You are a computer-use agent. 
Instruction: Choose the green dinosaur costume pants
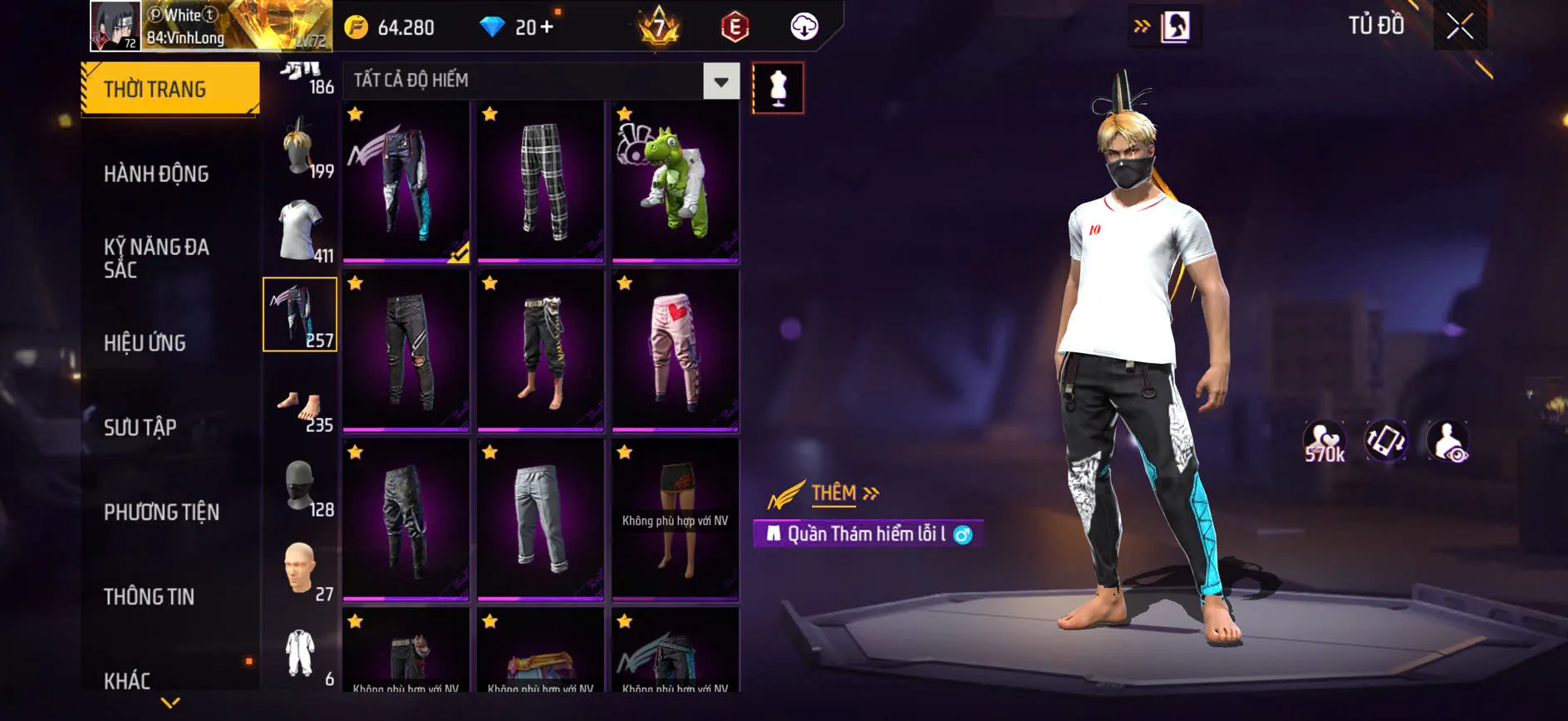pyautogui.click(x=676, y=182)
